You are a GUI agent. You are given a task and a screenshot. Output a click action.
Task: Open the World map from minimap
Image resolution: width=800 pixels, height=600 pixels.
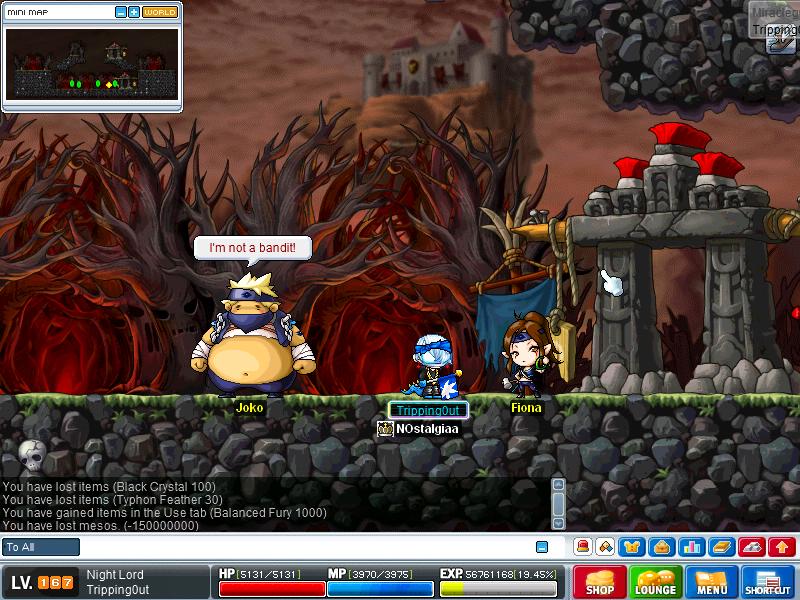click(x=160, y=12)
